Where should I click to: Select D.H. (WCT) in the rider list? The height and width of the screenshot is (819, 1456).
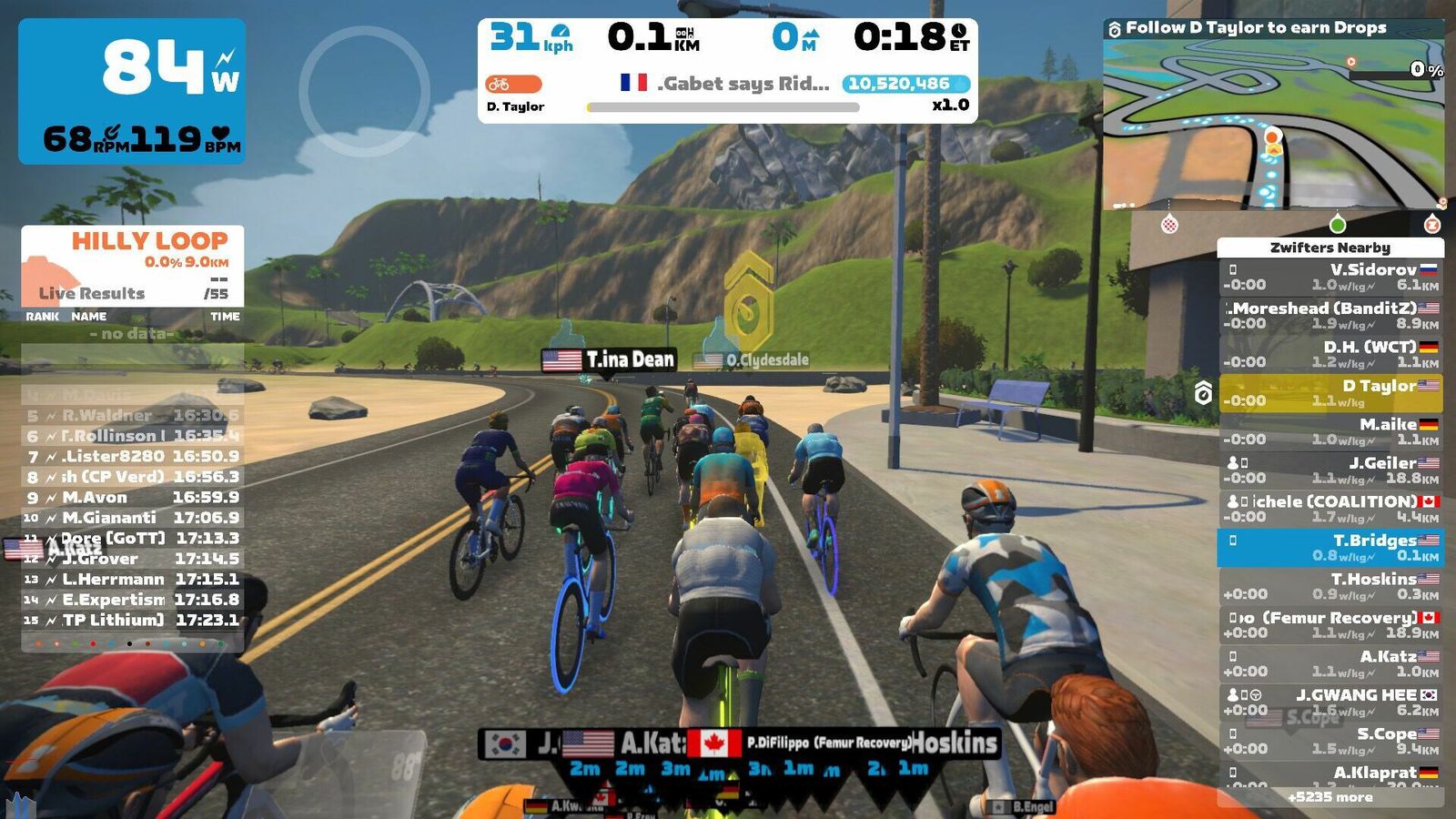click(1330, 354)
